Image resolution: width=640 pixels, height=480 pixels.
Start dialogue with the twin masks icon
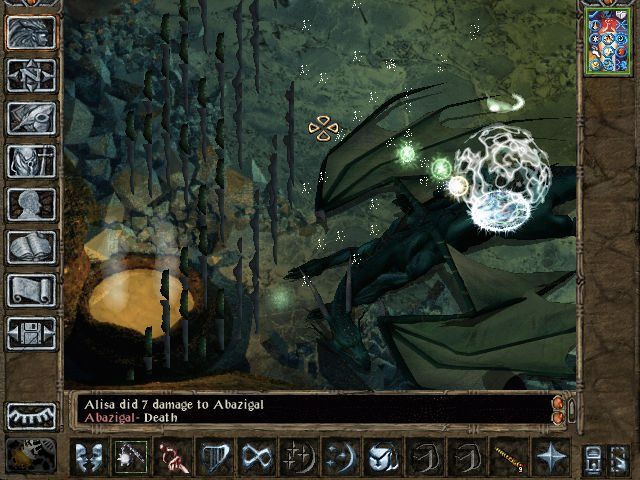coord(89,457)
